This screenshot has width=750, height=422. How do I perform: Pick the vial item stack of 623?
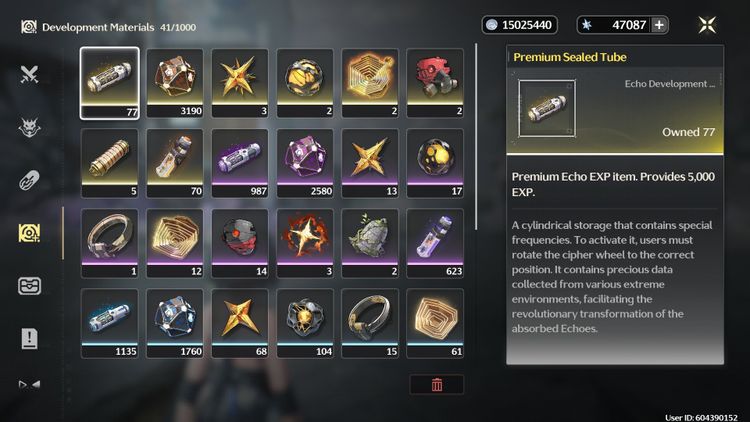(x=435, y=243)
